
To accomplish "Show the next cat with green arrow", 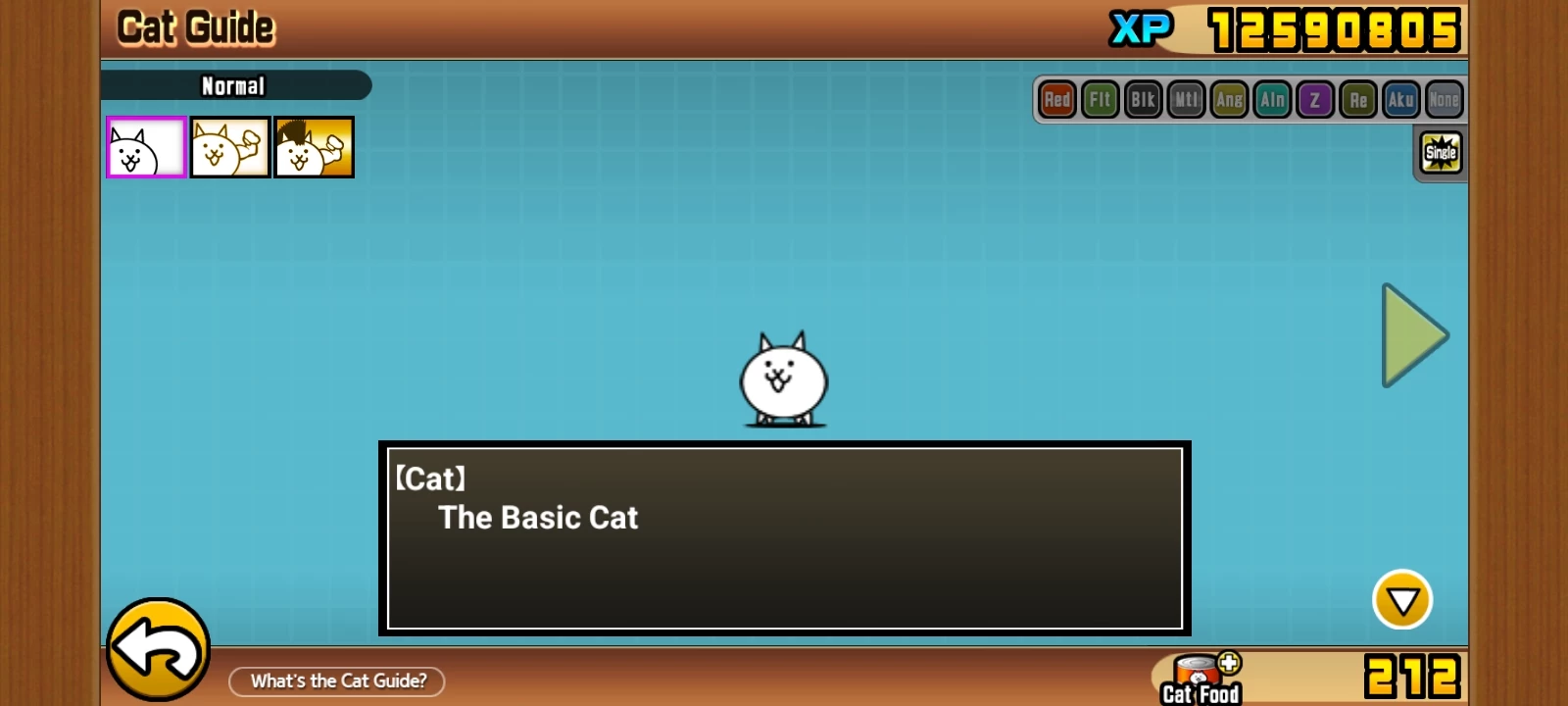I will pyautogui.click(x=1413, y=335).
